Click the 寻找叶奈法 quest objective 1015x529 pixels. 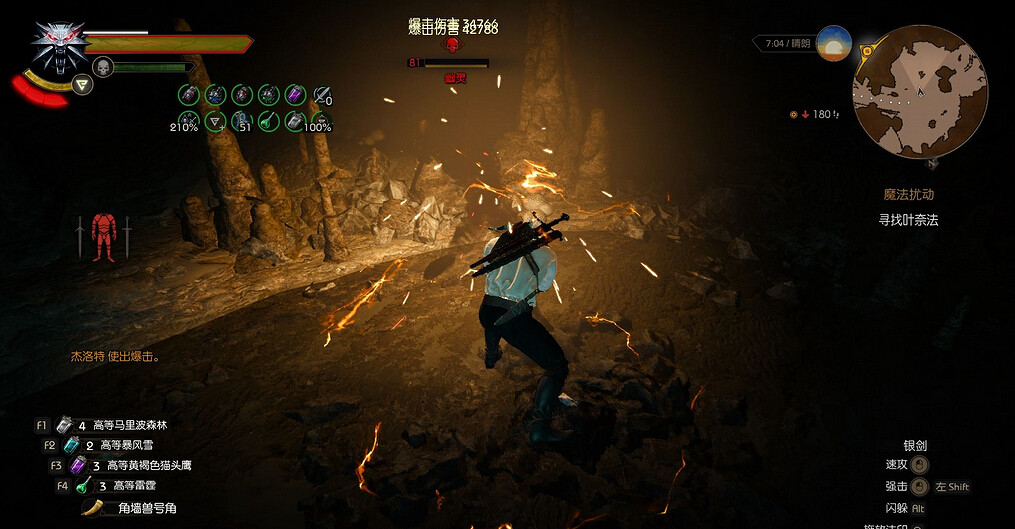[908, 220]
